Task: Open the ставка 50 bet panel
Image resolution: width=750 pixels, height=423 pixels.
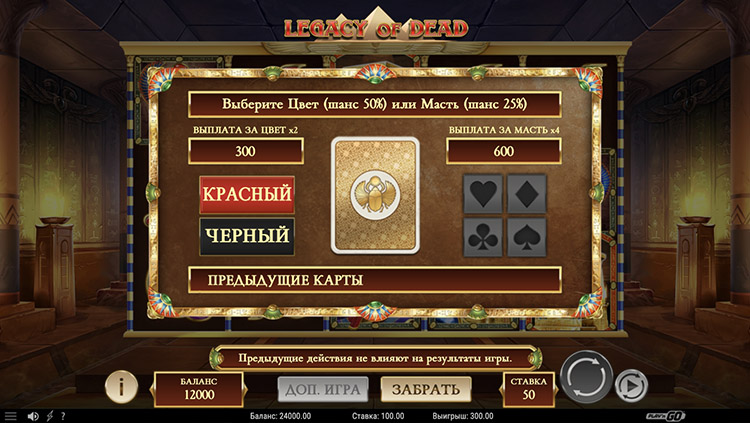Action: point(528,388)
